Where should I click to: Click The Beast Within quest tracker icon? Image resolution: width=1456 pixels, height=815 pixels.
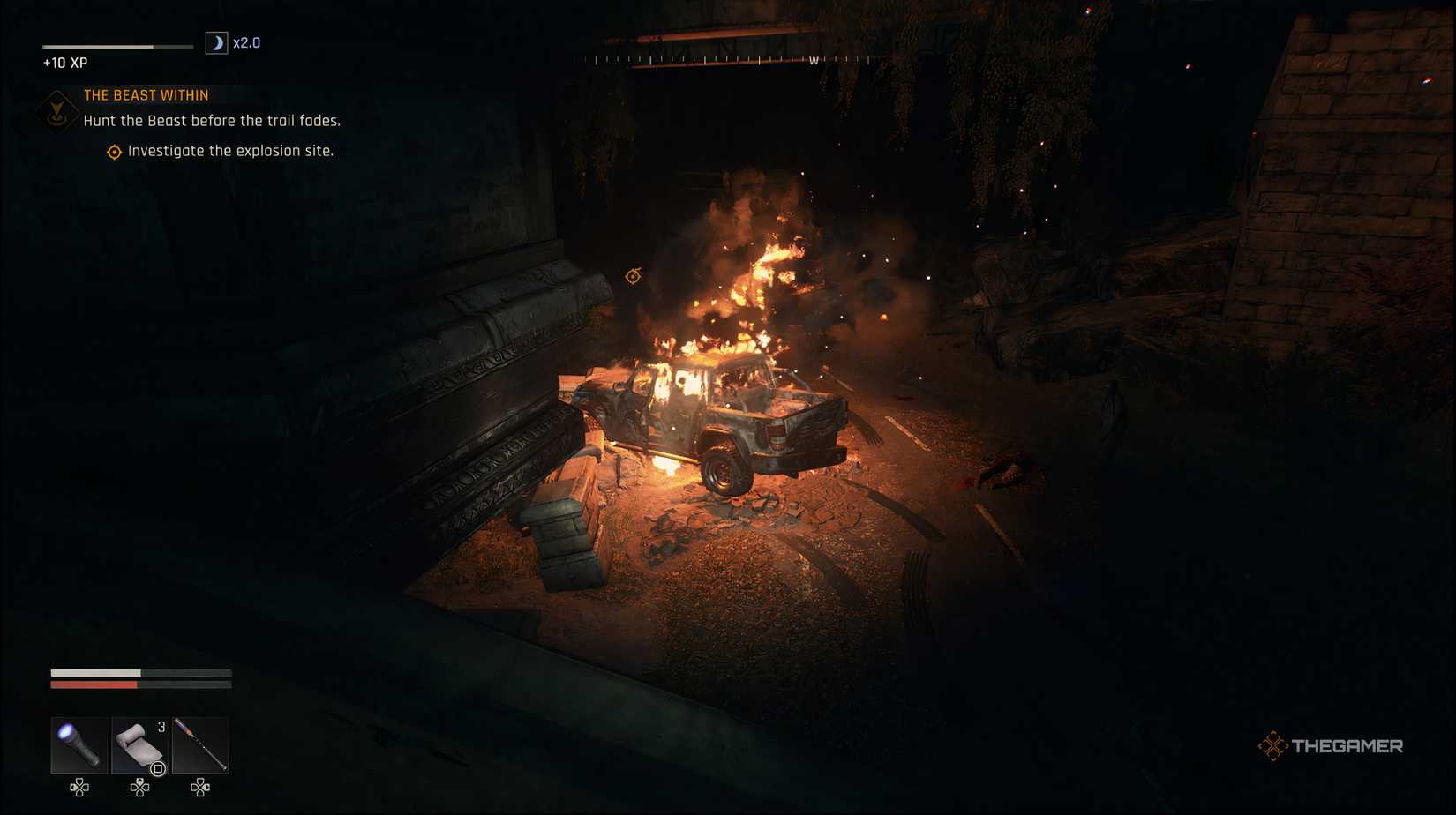click(56, 112)
